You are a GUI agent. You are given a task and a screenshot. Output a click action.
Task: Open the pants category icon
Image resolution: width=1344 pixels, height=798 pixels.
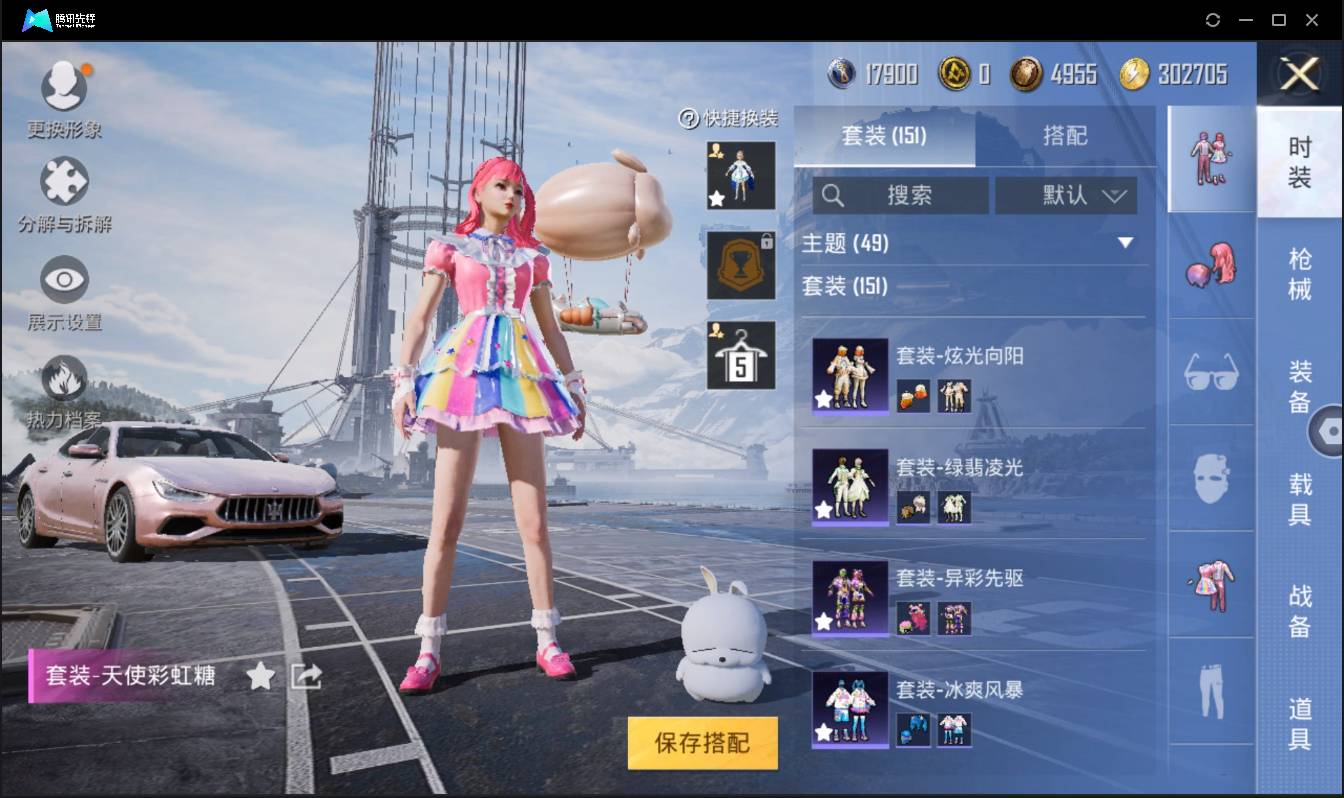[1211, 690]
